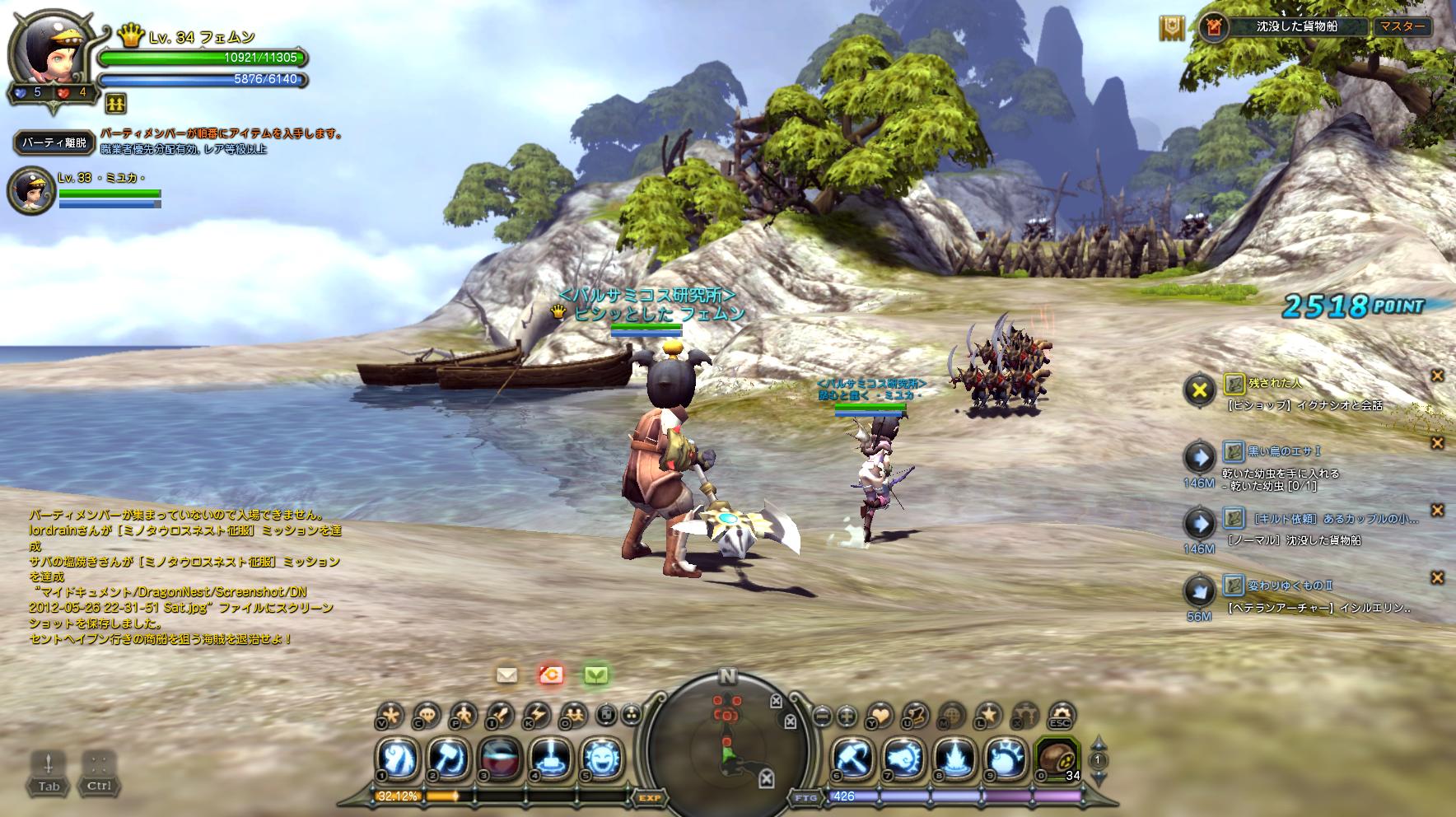
Task: Click the gold banner icon beside stage name
Action: [1172, 28]
